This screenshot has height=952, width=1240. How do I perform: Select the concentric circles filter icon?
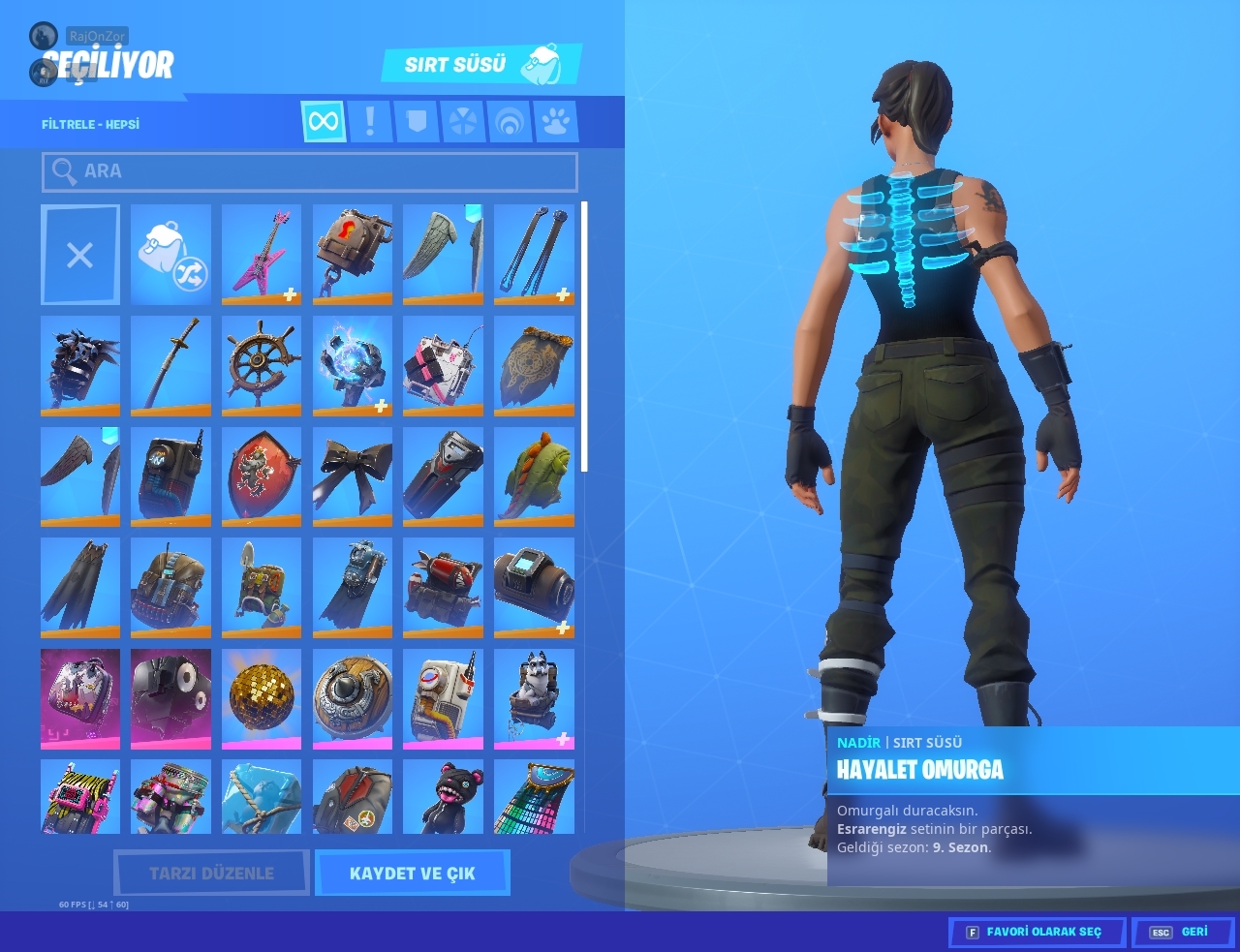pos(510,122)
